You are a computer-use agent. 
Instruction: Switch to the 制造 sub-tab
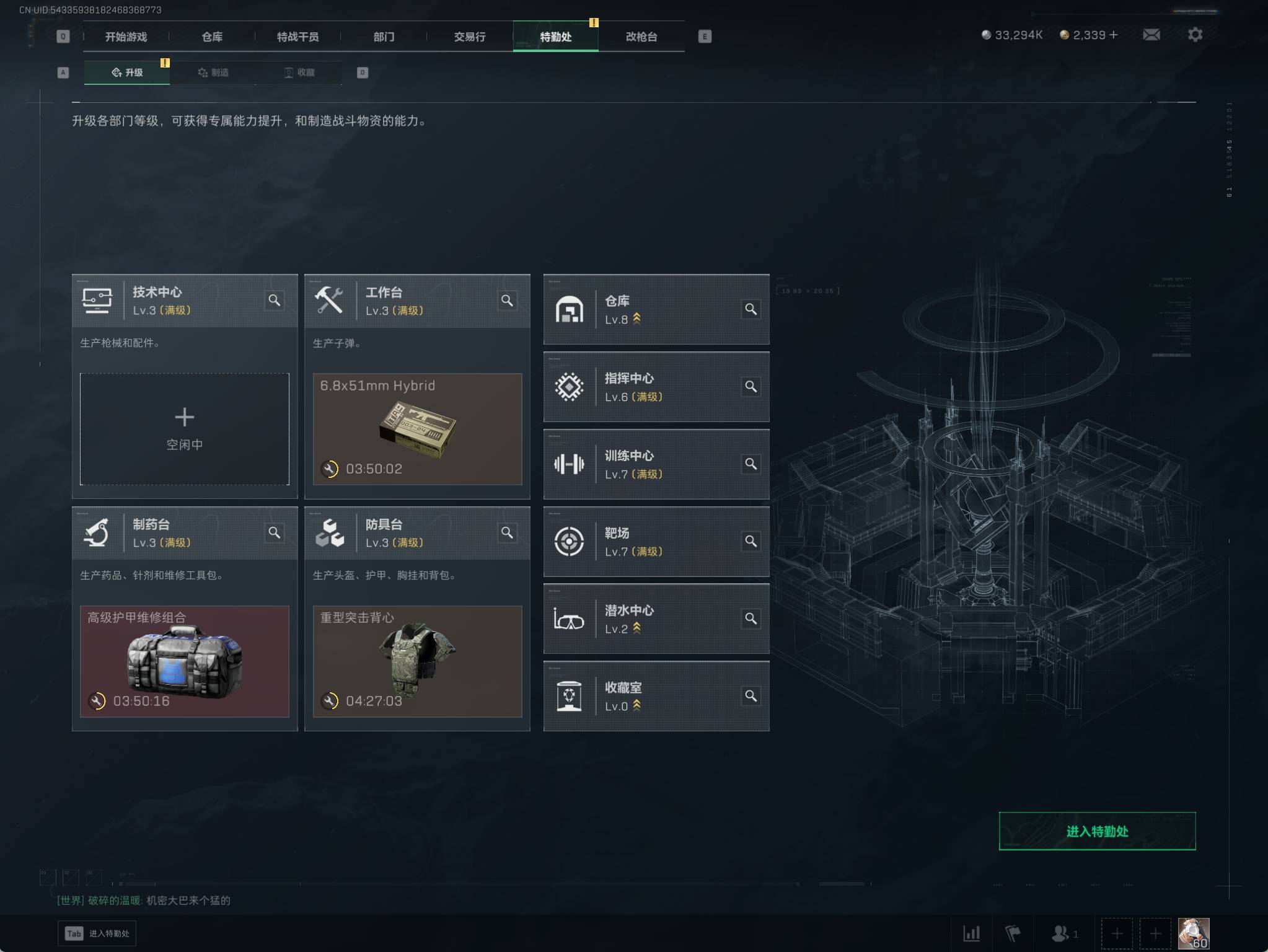click(213, 73)
